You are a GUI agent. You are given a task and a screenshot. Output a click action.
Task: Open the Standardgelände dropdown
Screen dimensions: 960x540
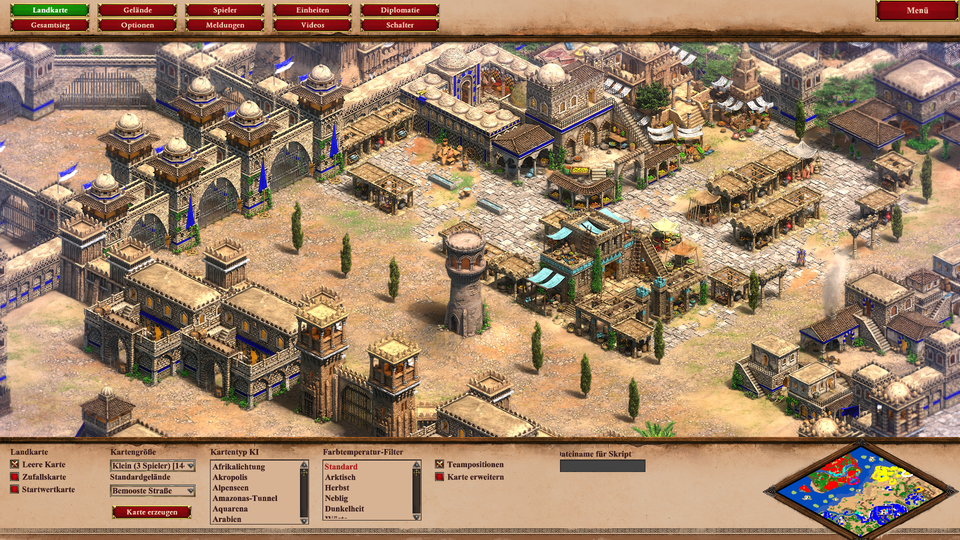(152, 491)
